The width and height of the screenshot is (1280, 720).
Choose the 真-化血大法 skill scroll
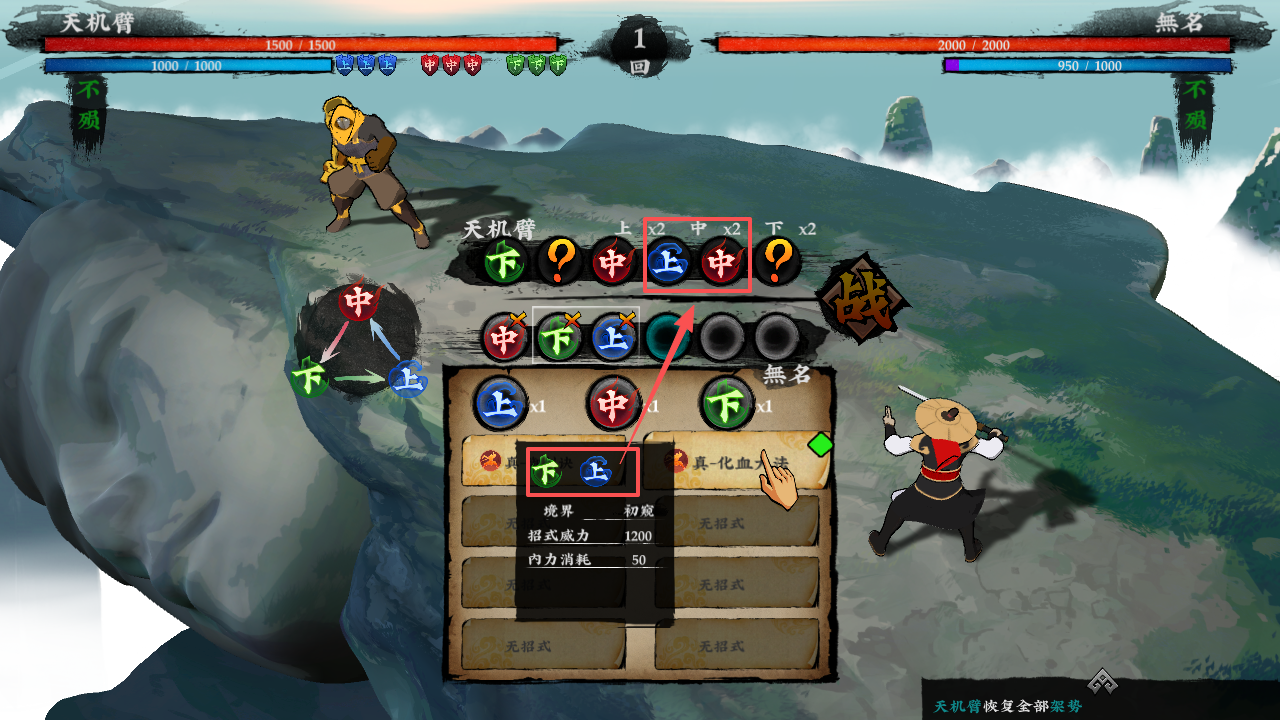(x=736, y=461)
